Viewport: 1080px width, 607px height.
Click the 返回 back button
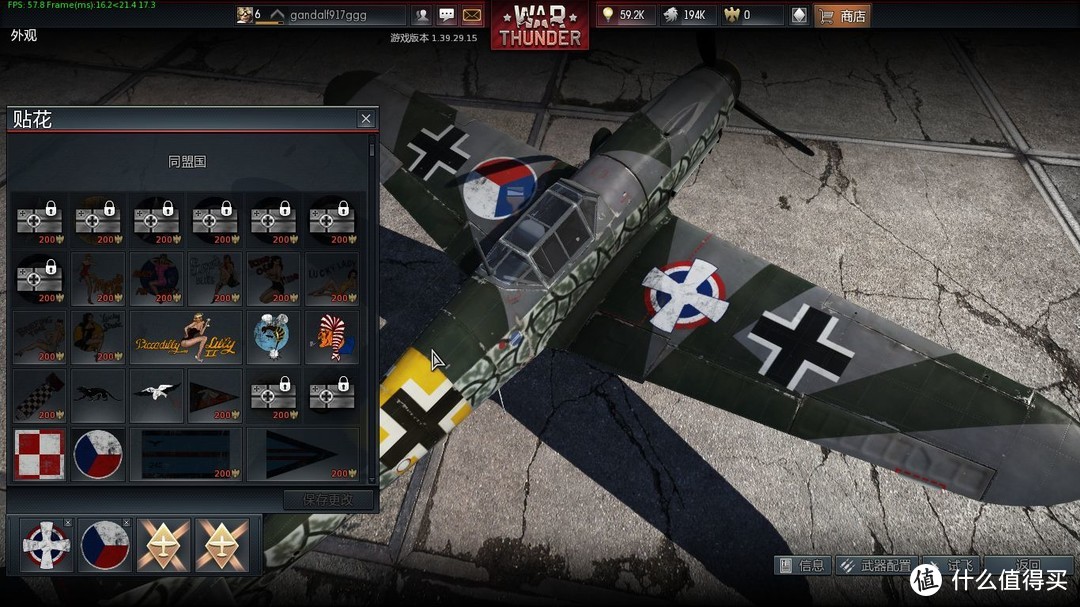coord(1028,565)
